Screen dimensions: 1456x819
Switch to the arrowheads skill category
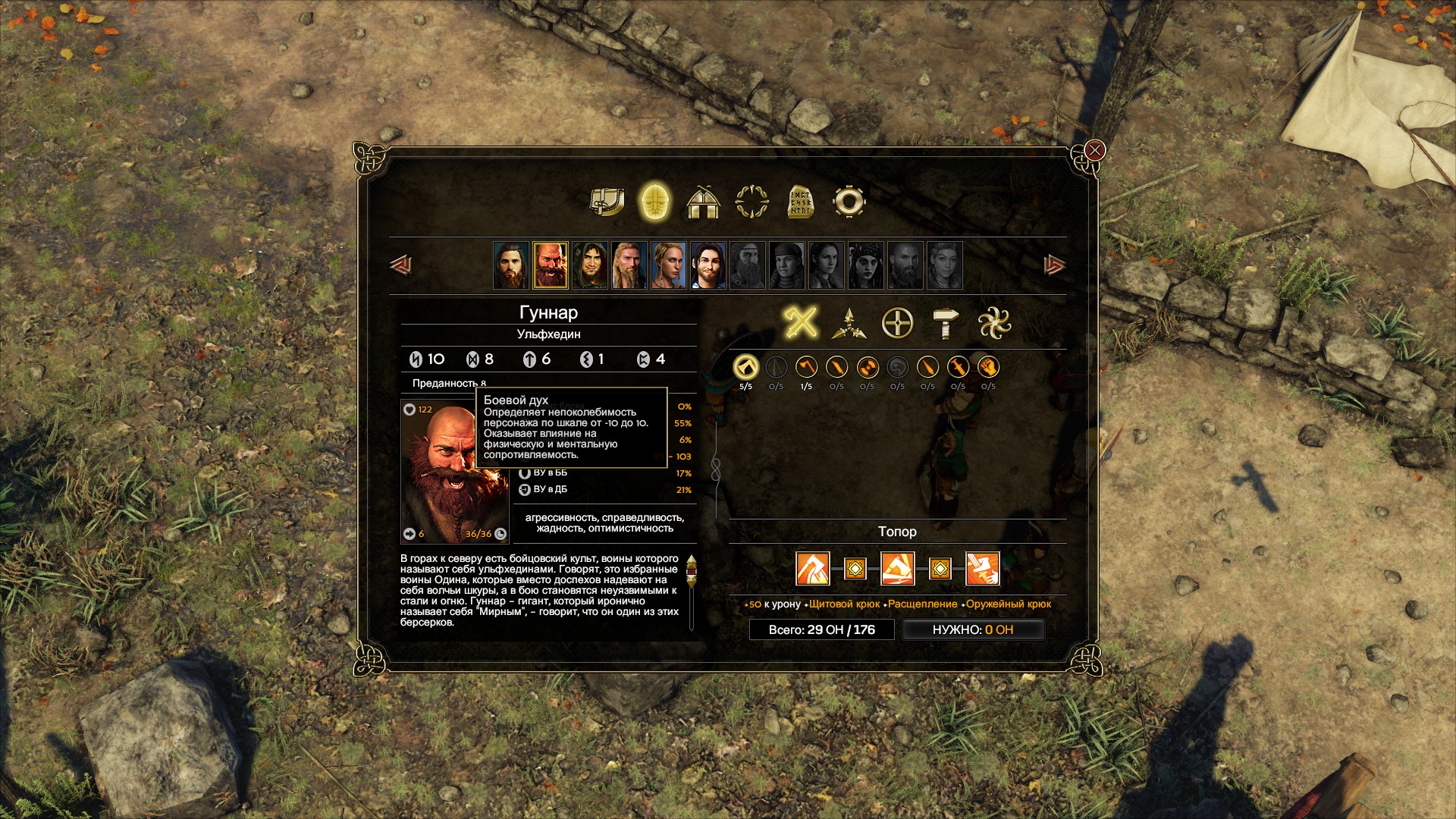(x=849, y=324)
